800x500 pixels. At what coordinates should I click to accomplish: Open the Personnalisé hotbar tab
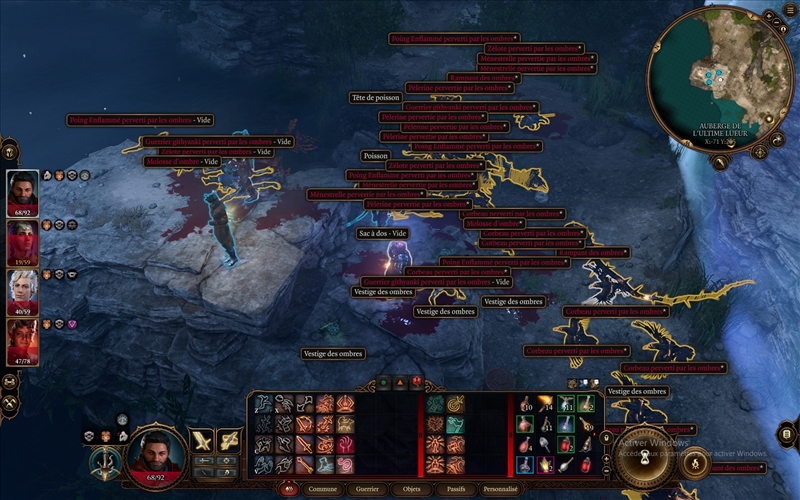click(x=500, y=490)
